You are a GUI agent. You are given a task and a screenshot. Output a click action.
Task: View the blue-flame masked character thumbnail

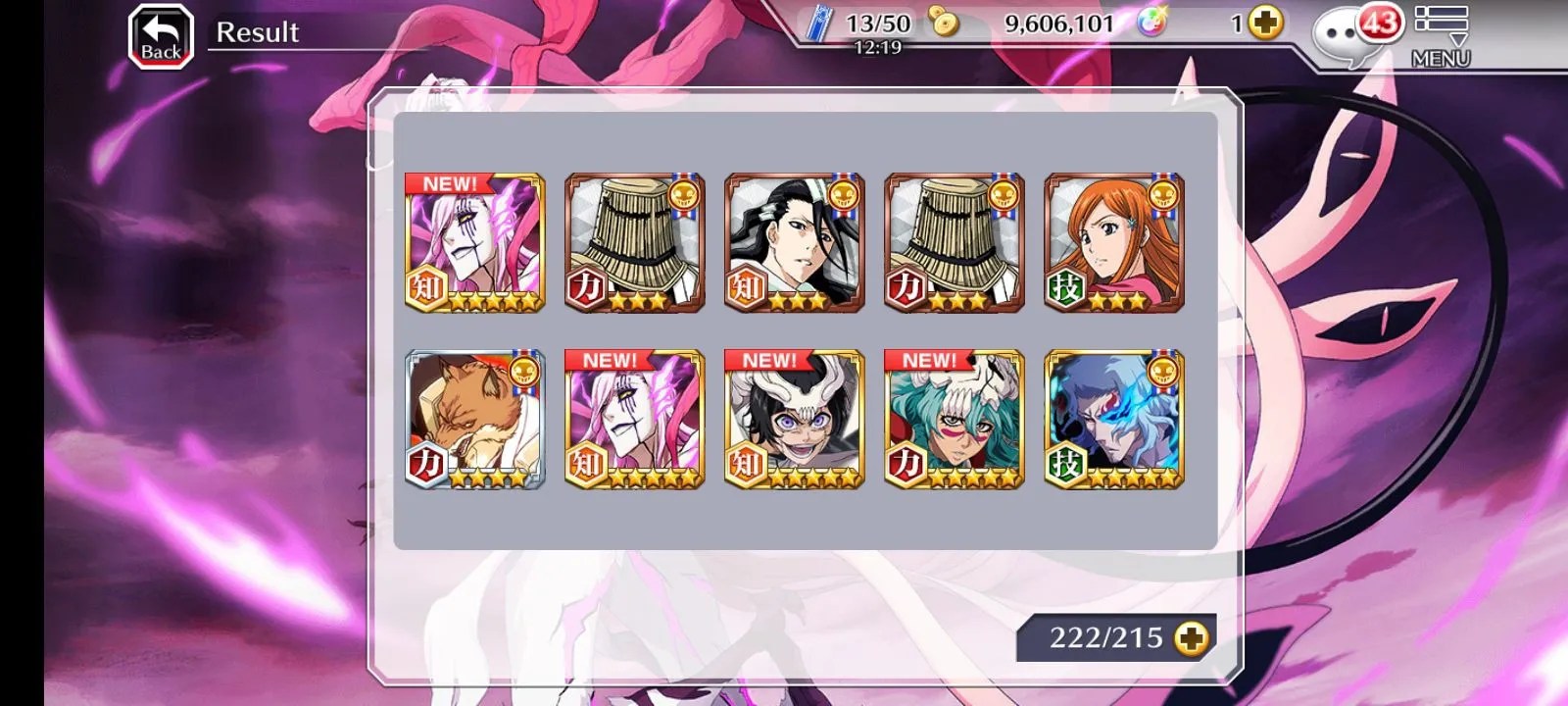(1114, 420)
